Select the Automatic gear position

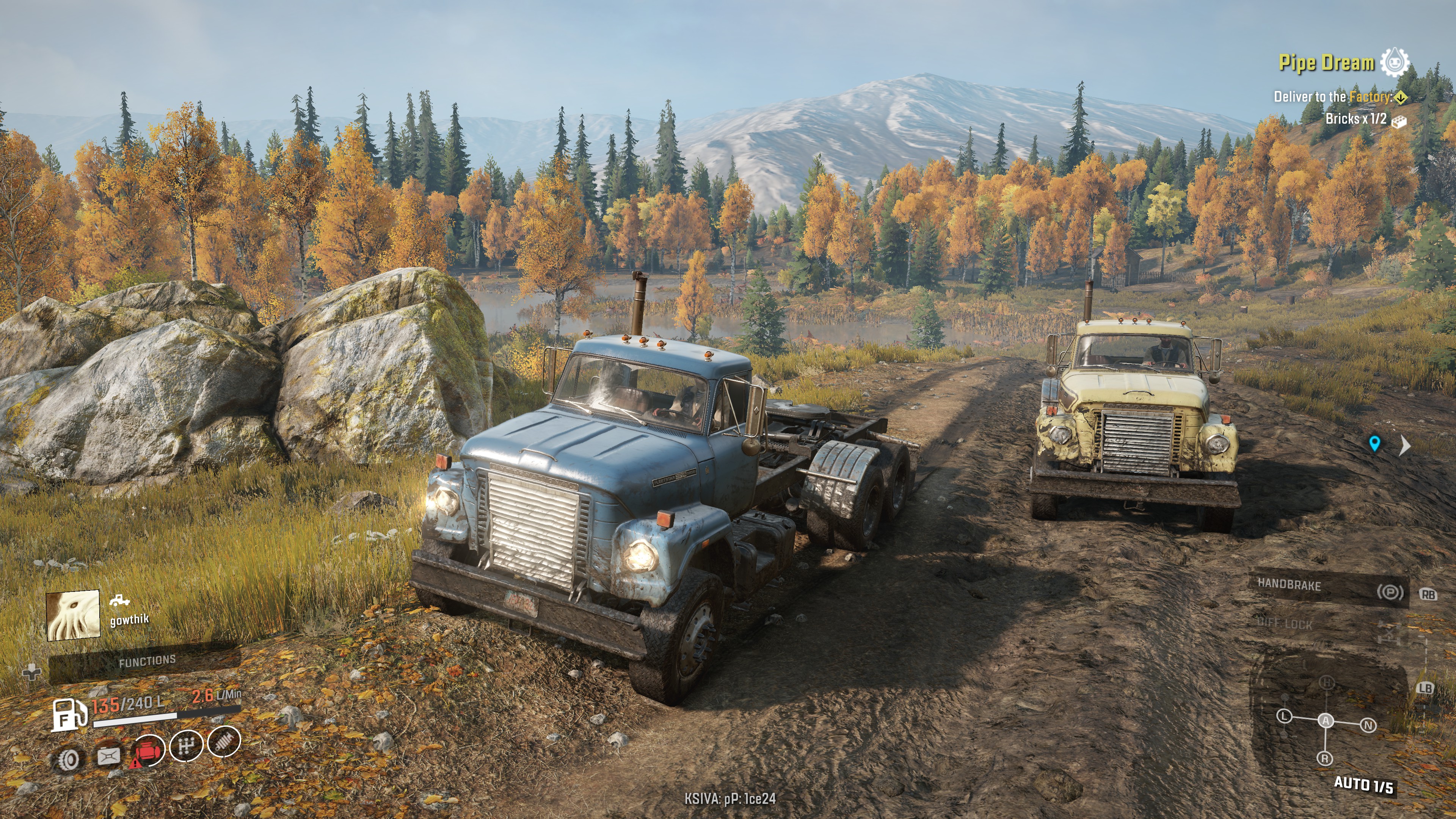pos(1326,721)
